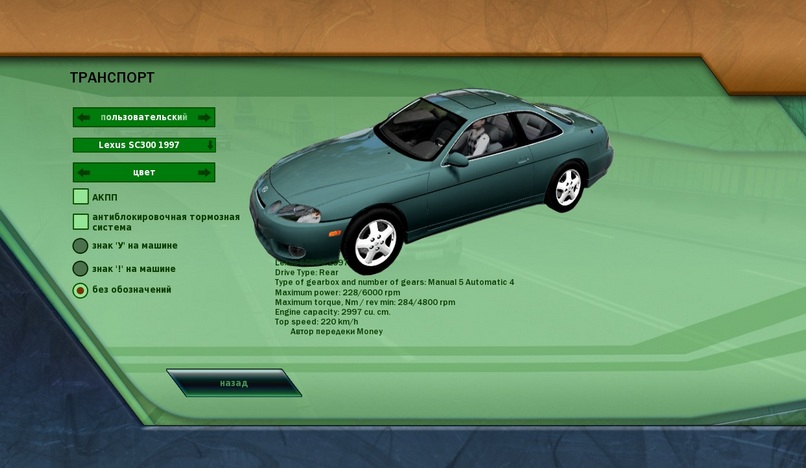Image resolution: width=806 pixels, height=468 pixels.
Task: Click right arrow on пользовательский selector
Action: click(x=204, y=118)
